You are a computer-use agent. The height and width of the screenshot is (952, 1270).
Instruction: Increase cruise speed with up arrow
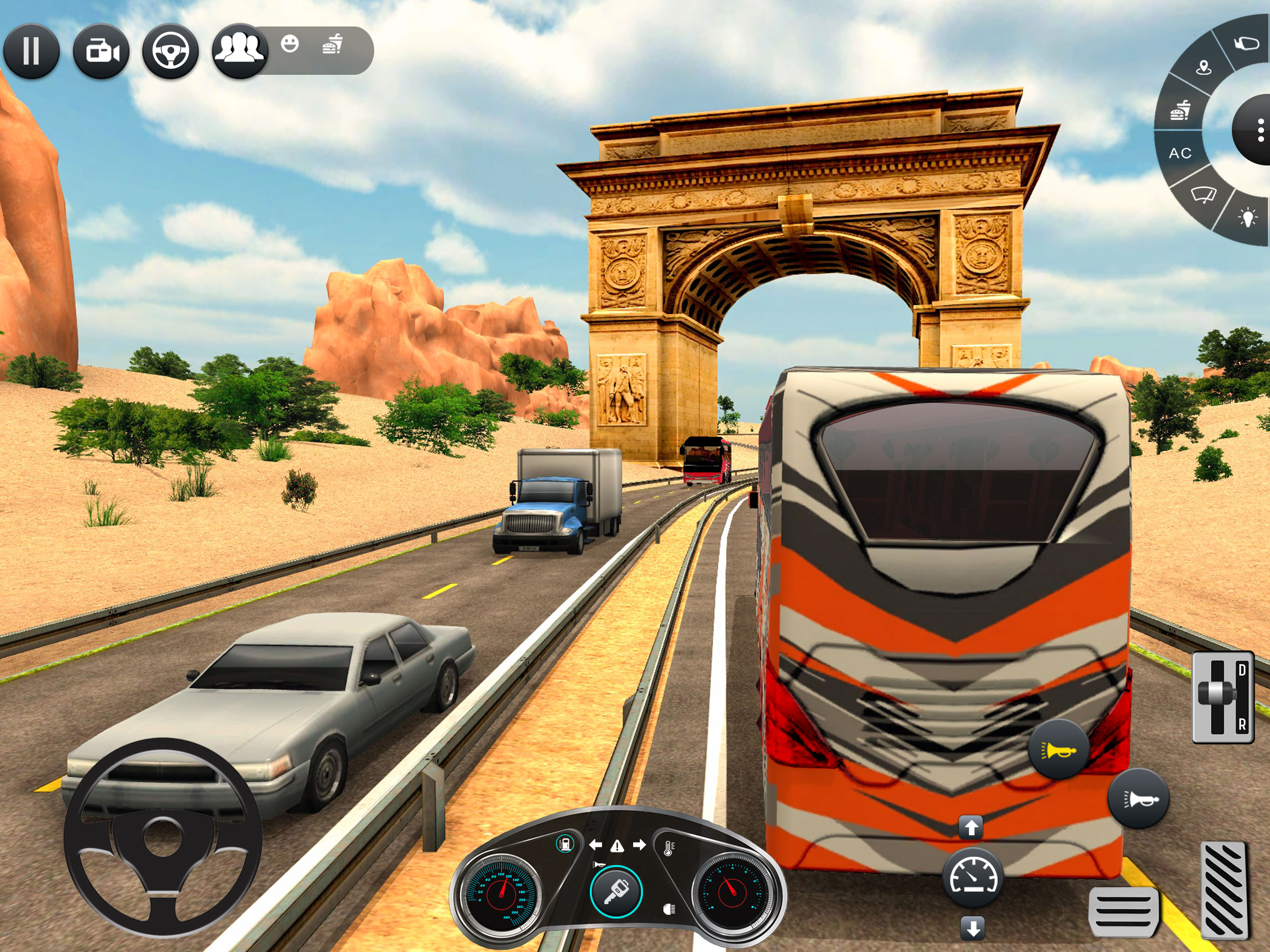972,827
